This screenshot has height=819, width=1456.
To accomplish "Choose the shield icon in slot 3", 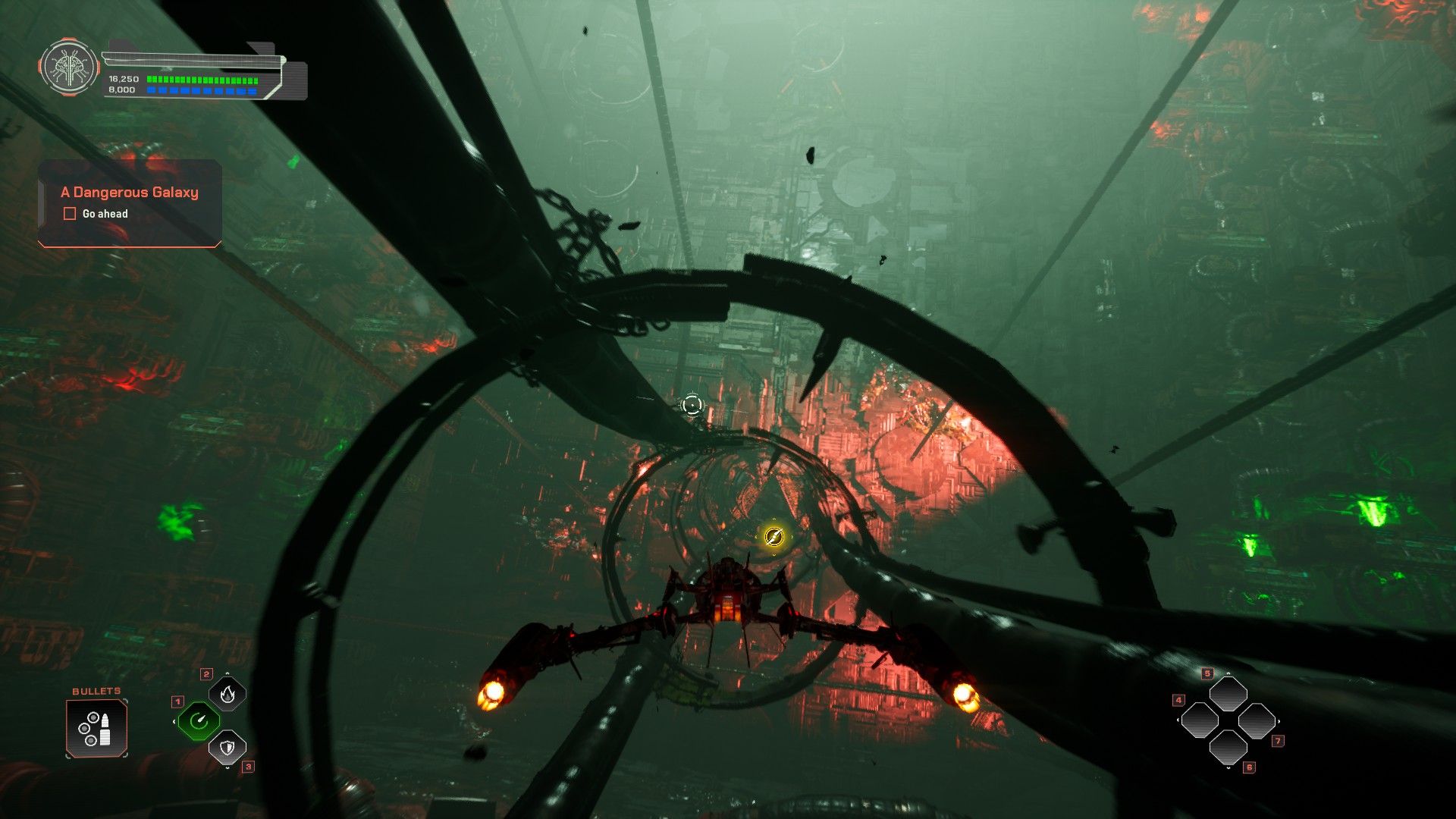I will click(227, 748).
